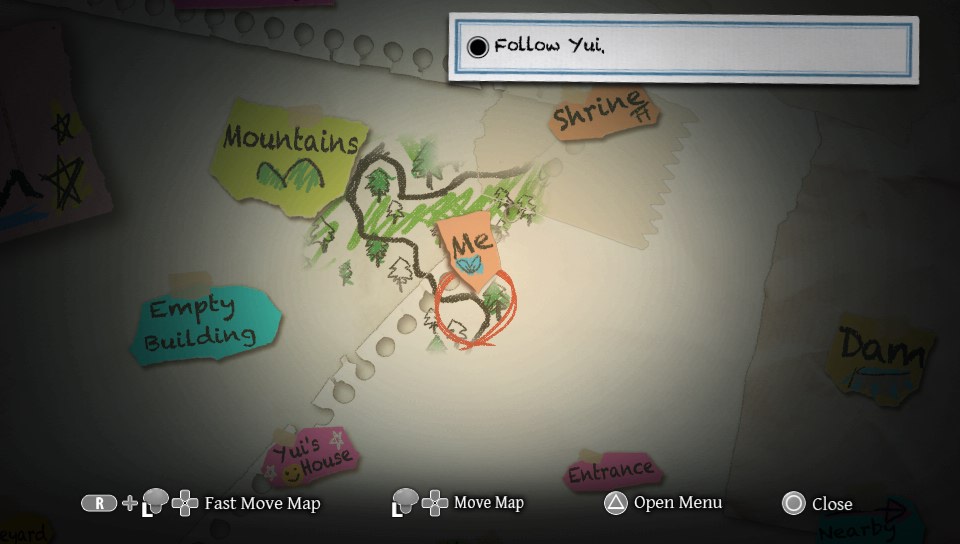Open the Follow Yui objective note

tap(683, 47)
